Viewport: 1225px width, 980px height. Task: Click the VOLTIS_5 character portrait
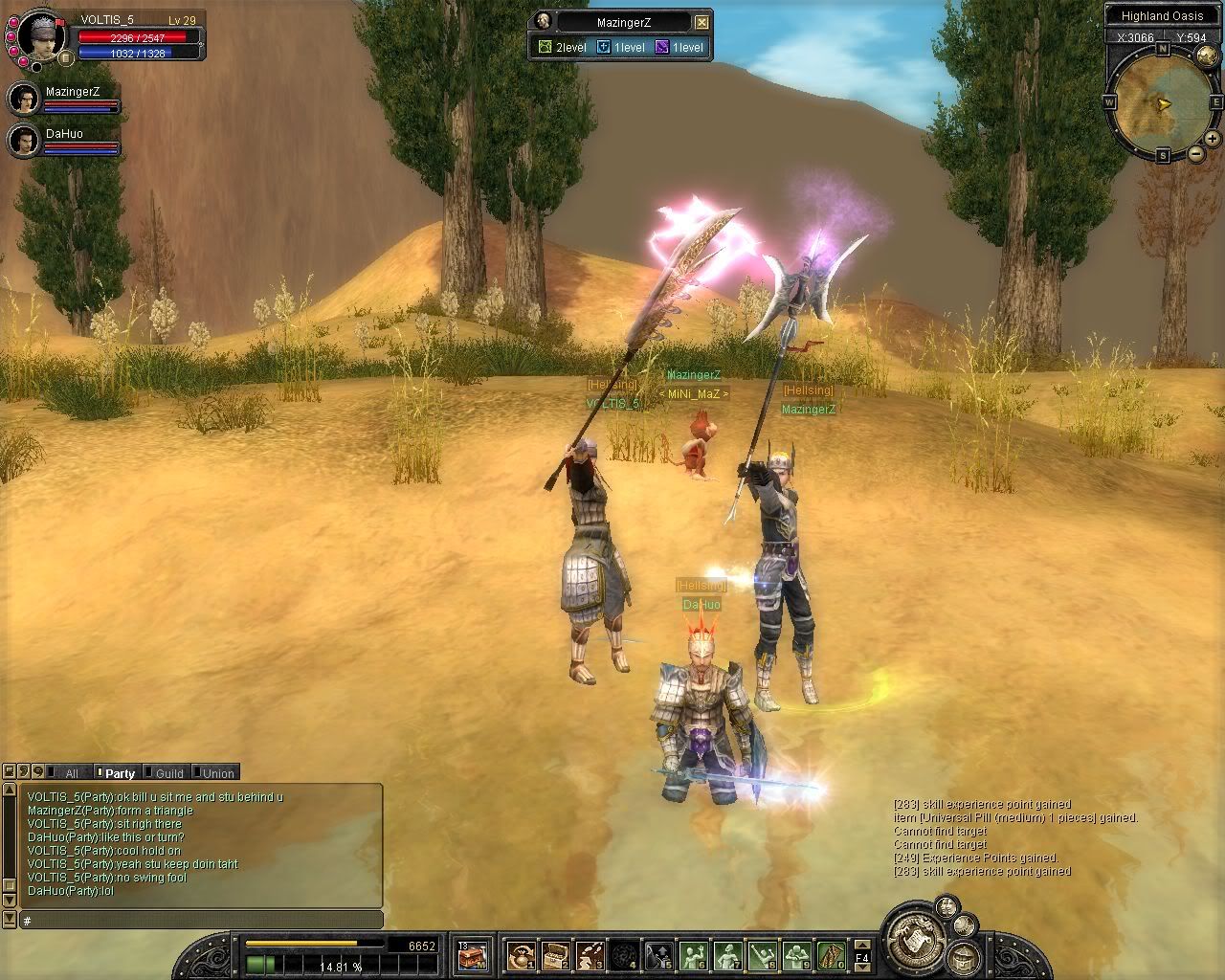(x=42, y=35)
